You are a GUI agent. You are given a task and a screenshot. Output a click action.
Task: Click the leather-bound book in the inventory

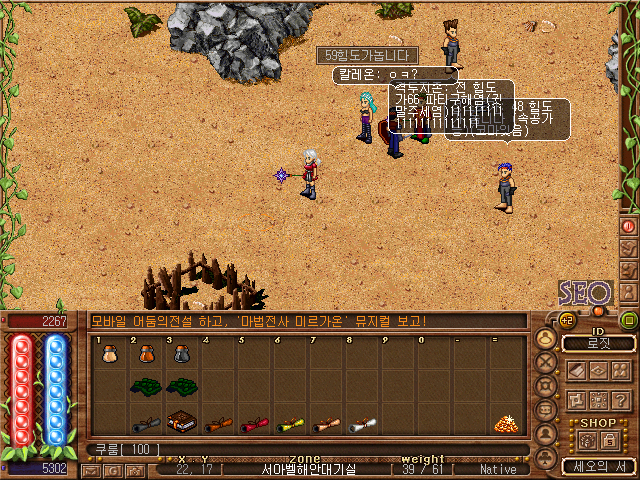(182, 422)
